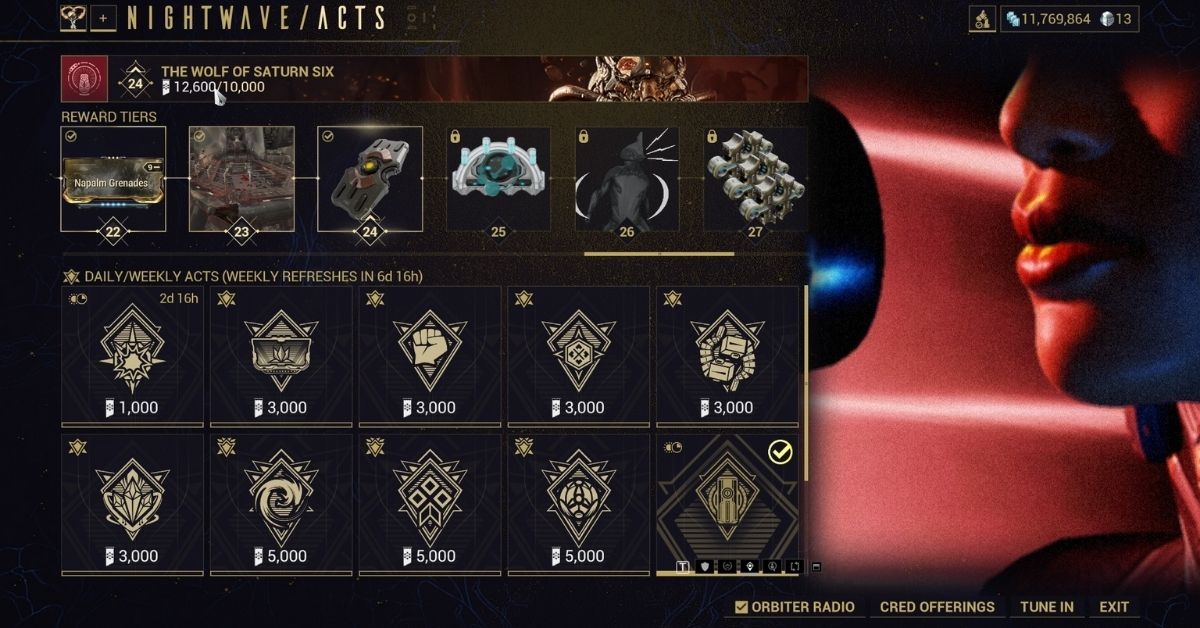Open the Cred Offerings shop
This screenshot has height=628, width=1200.
(x=937, y=607)
